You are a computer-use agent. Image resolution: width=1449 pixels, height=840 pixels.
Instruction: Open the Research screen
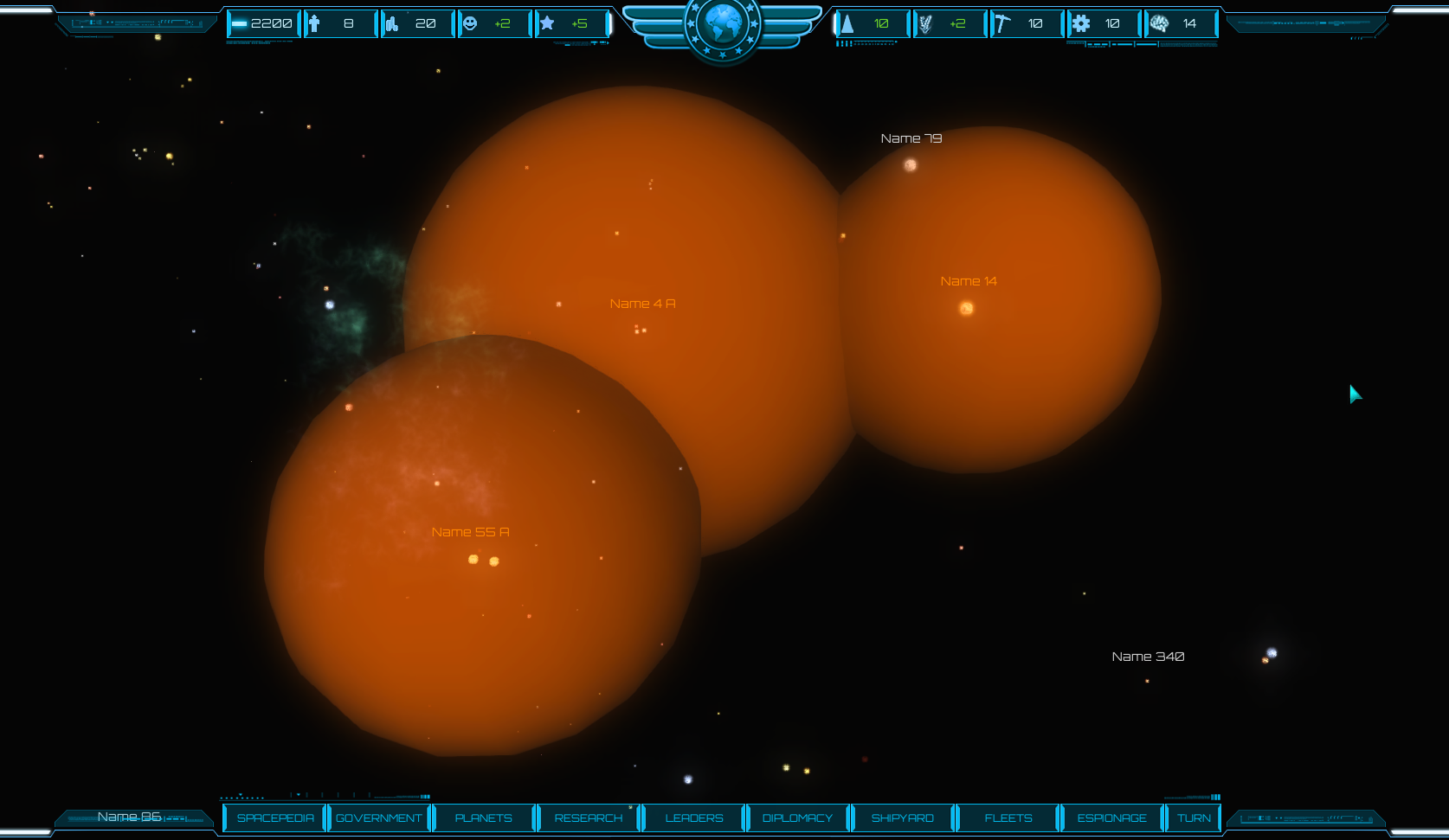pos(589,818)
